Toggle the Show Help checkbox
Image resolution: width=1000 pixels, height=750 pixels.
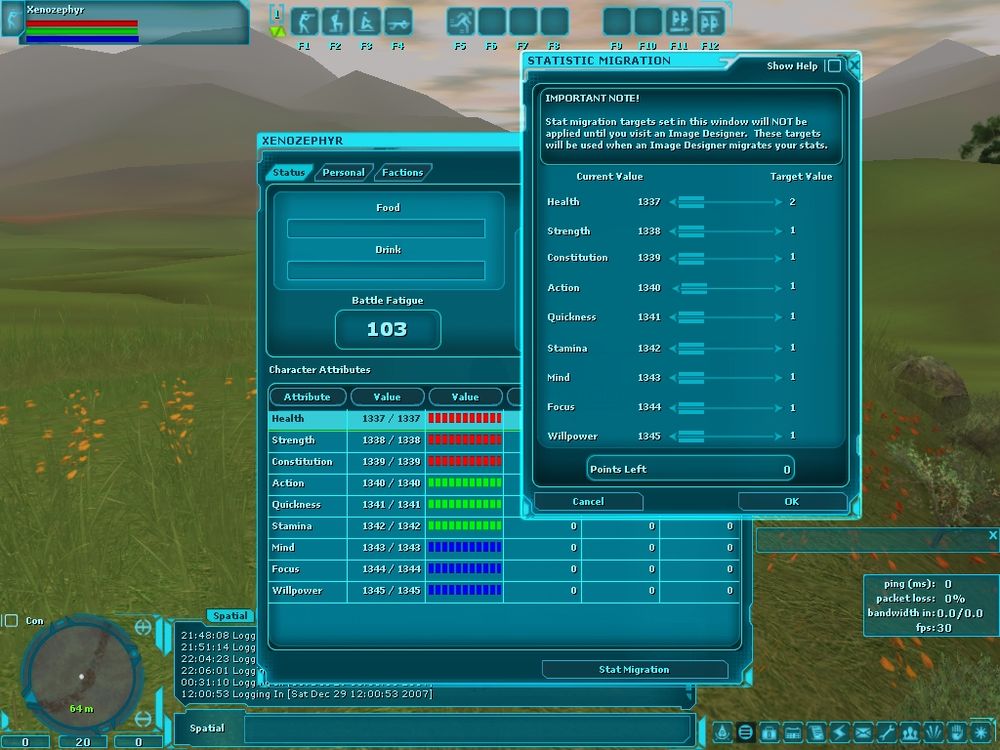point(834,66)
